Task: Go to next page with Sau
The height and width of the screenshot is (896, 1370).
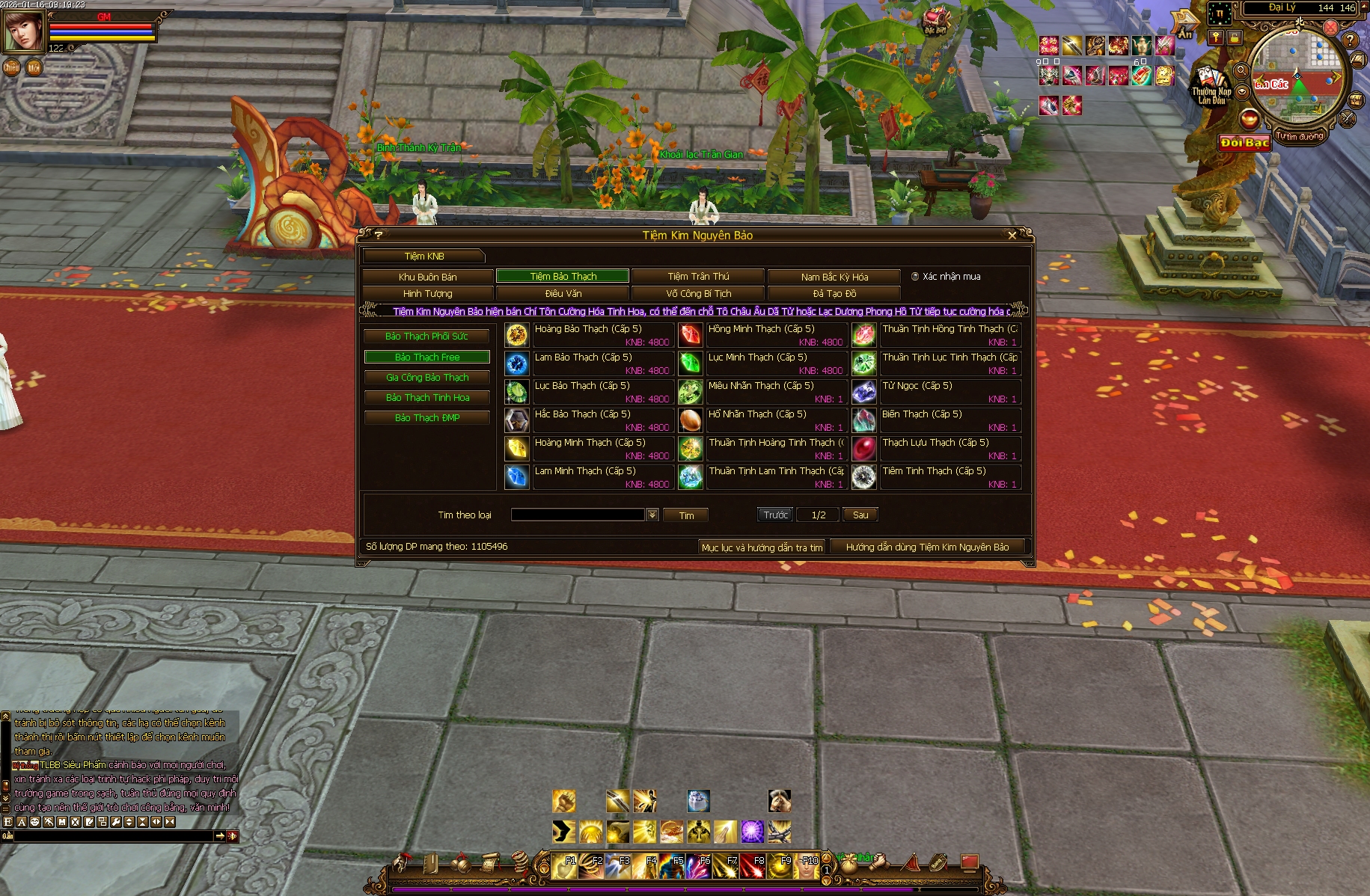Action: point(860,515)
